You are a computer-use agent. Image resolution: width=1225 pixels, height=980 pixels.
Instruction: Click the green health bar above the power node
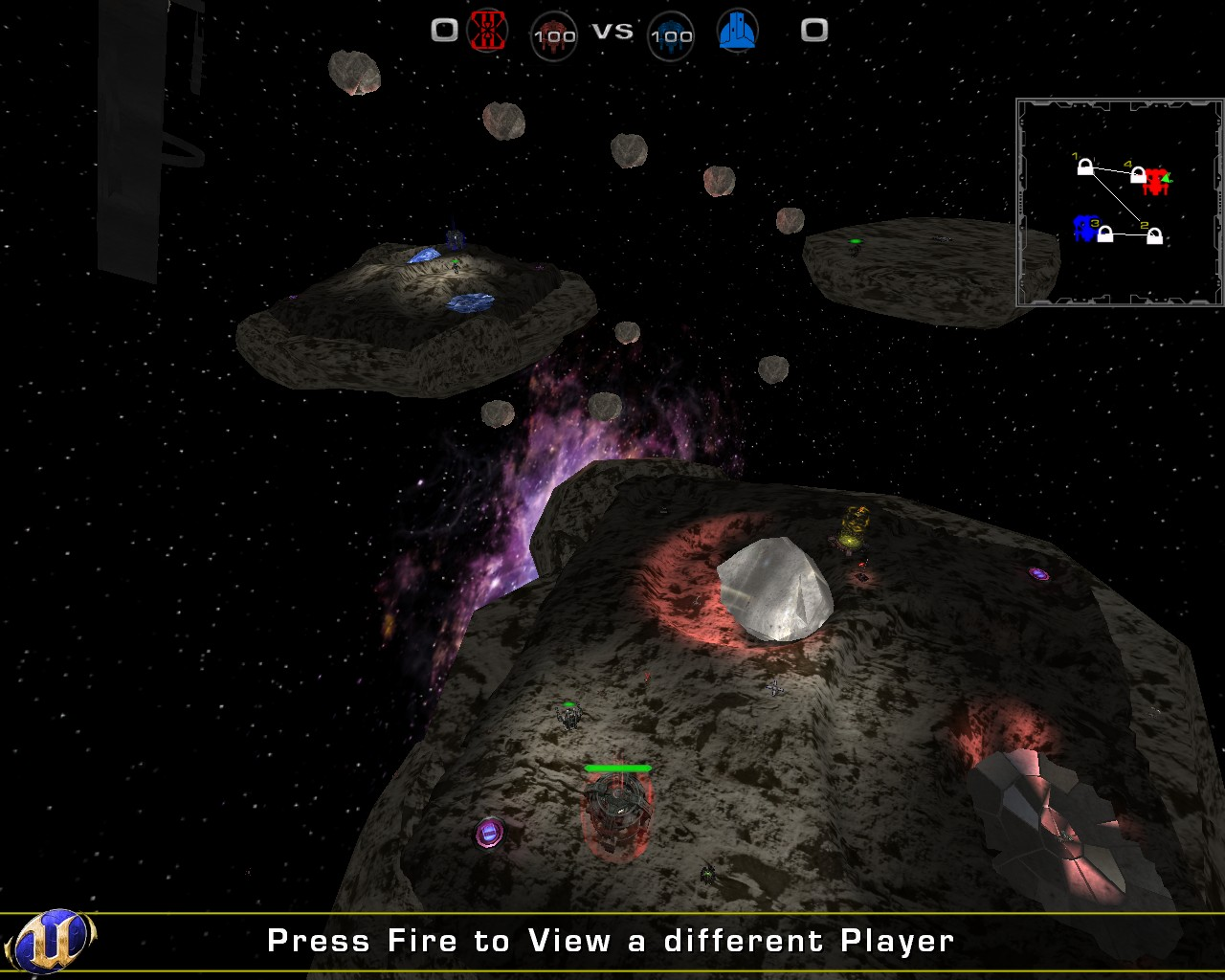click(618, 768)
